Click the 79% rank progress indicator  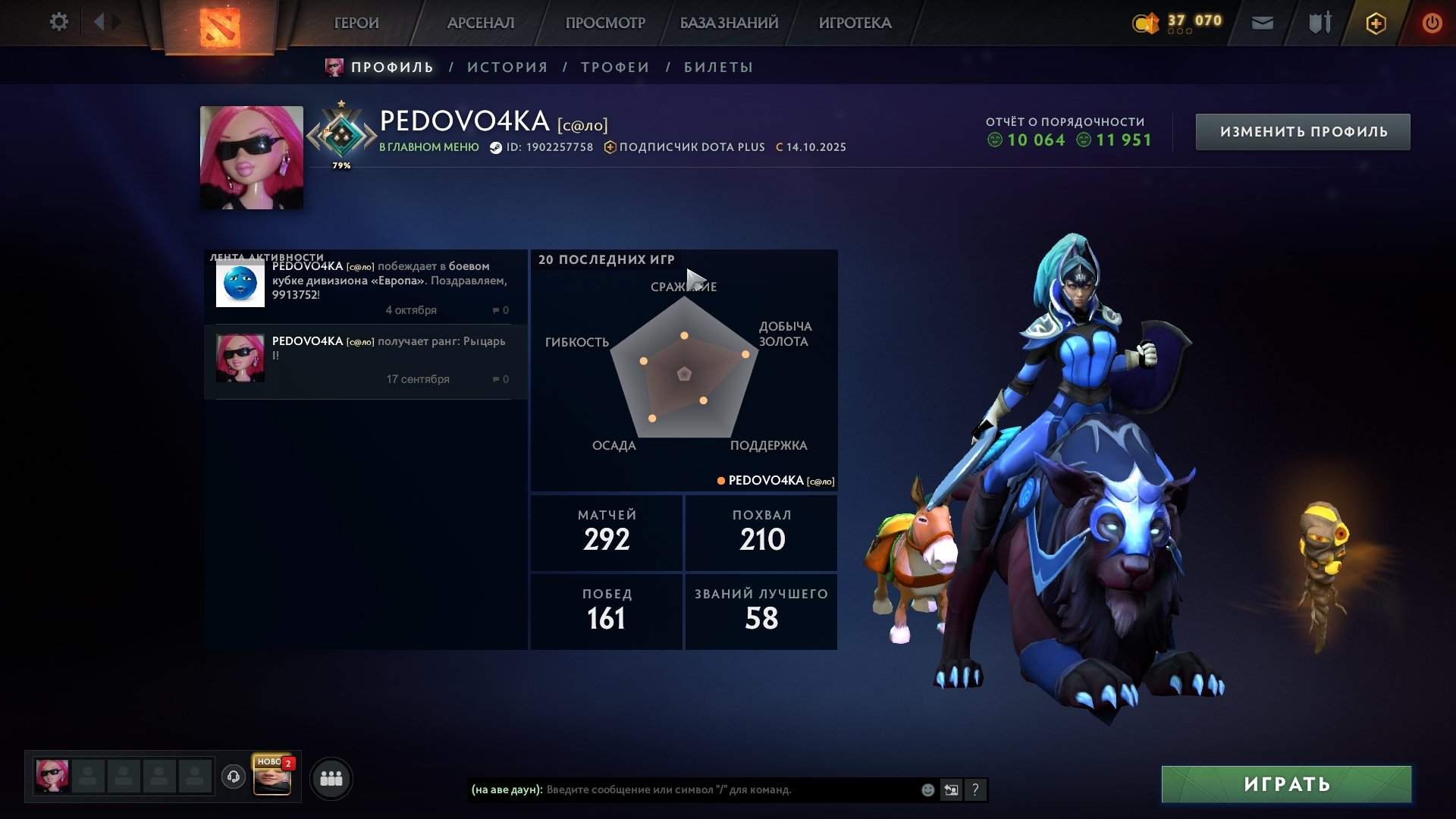click(x=340, y=165)
